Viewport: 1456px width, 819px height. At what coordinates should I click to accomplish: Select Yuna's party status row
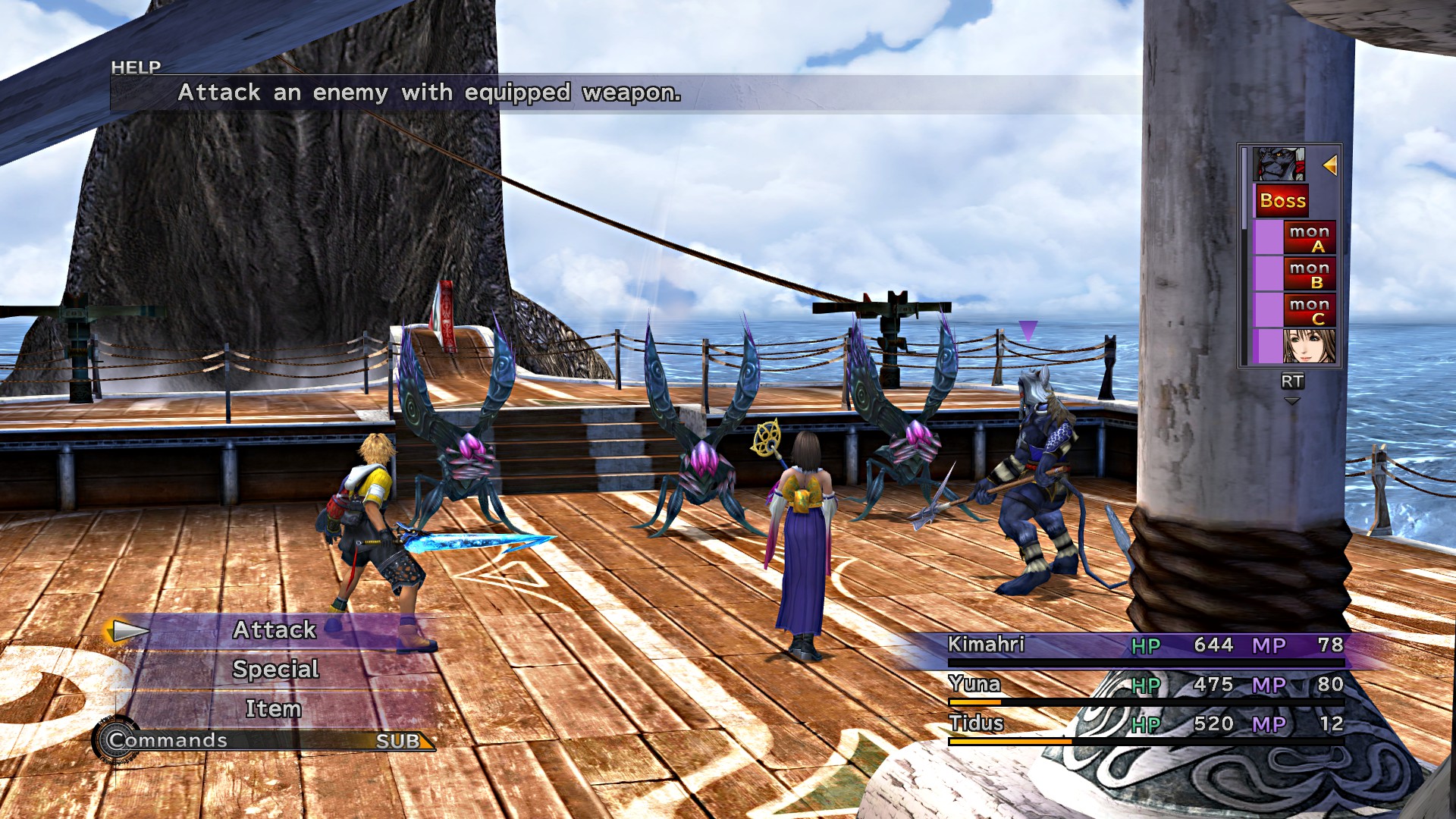(x=1145, y=685)
